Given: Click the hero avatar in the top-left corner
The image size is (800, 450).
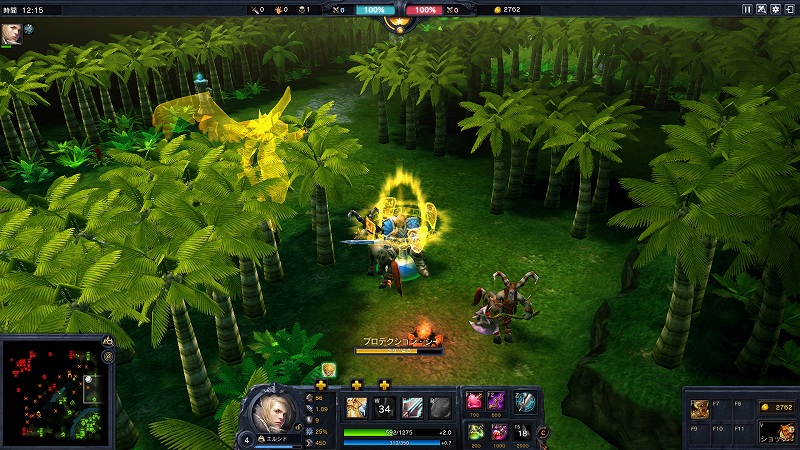Looking at the screenshot, I should click(13, 32).
